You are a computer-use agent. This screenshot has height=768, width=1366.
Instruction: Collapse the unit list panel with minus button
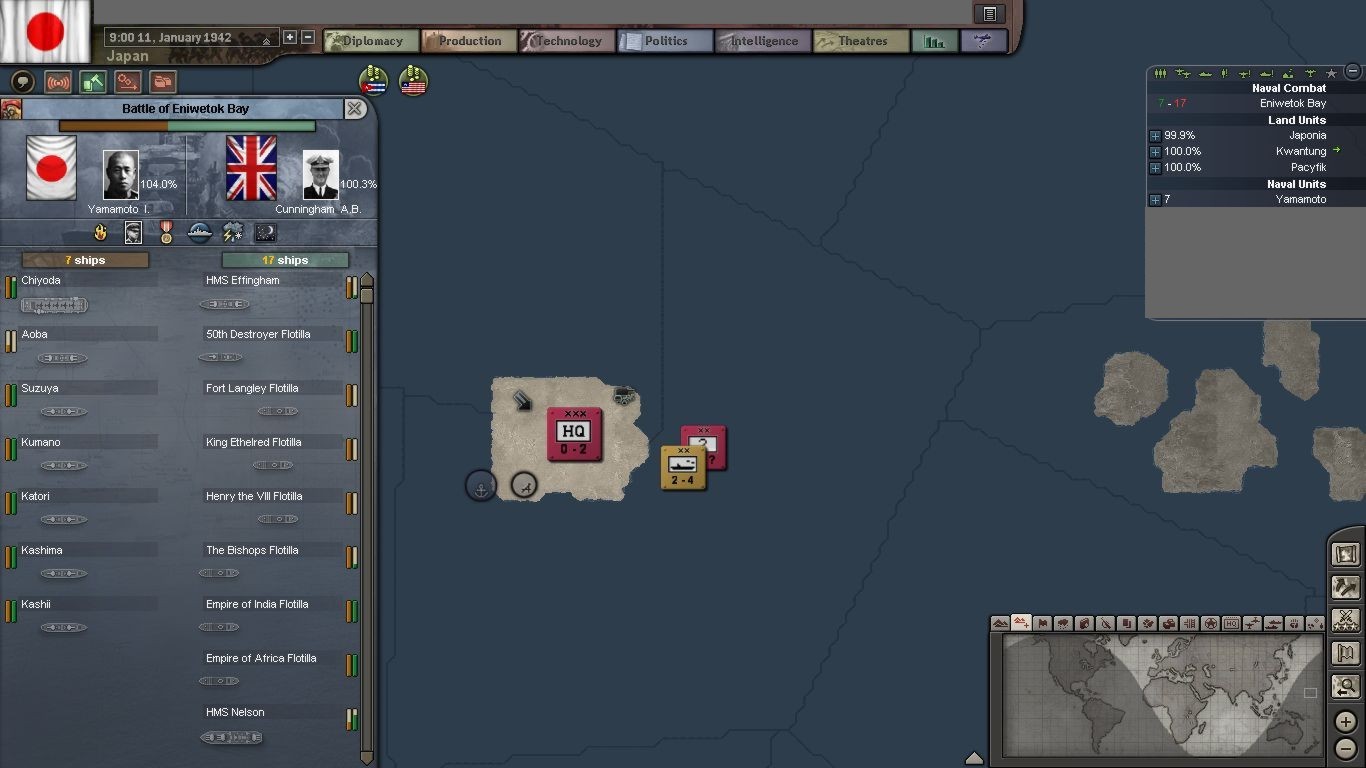click(x=1353, y=71)
